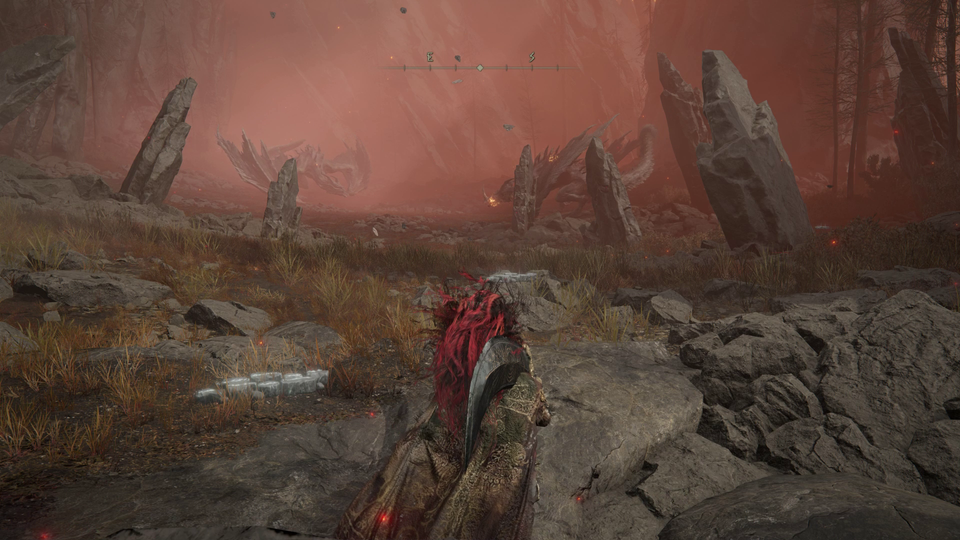Viewport: 960px width, 540px height.
Task: Select the South marker on the compass
Action: click(x=532, y=58)
